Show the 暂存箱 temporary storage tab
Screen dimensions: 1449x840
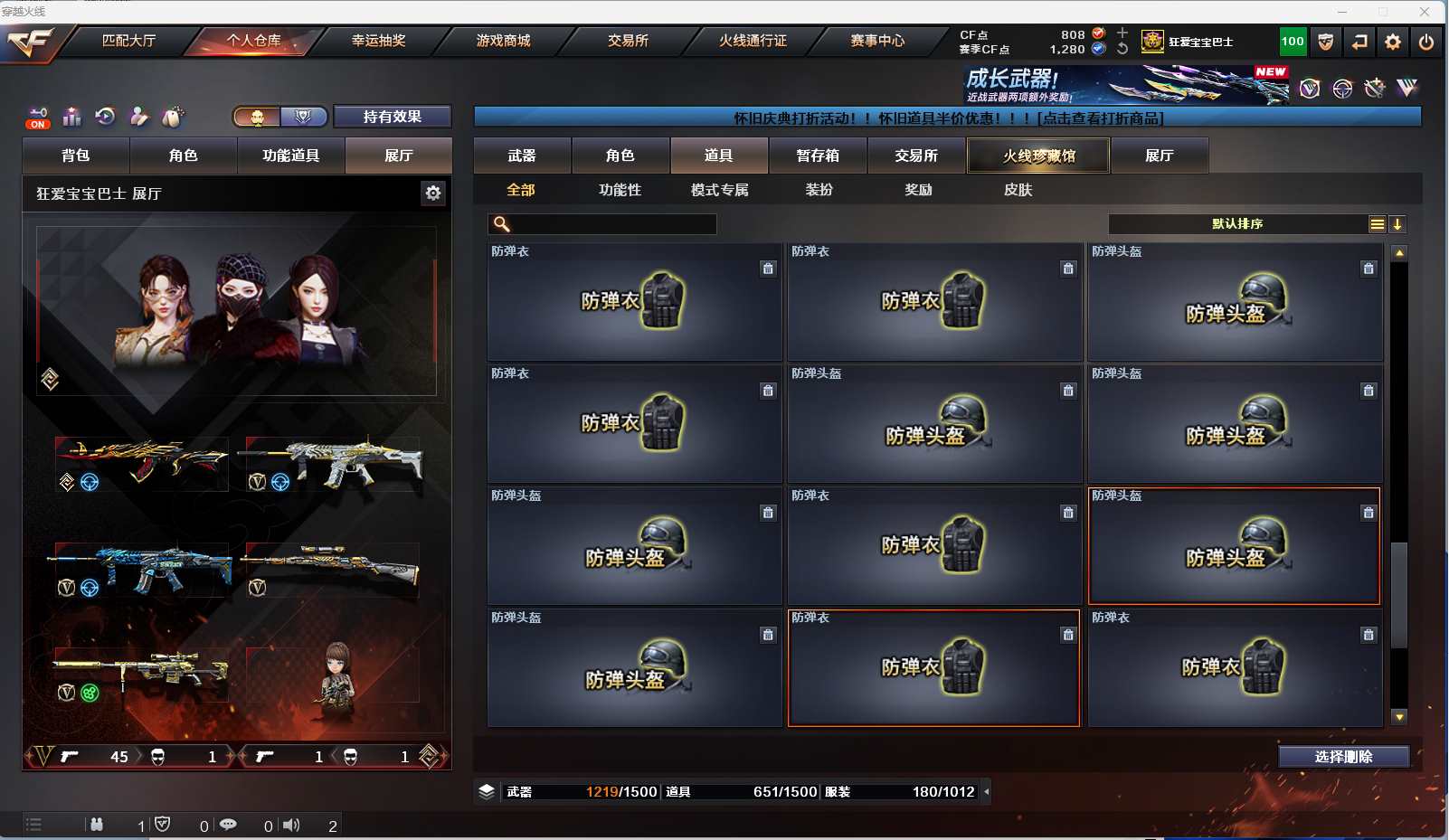click(818, 156)
